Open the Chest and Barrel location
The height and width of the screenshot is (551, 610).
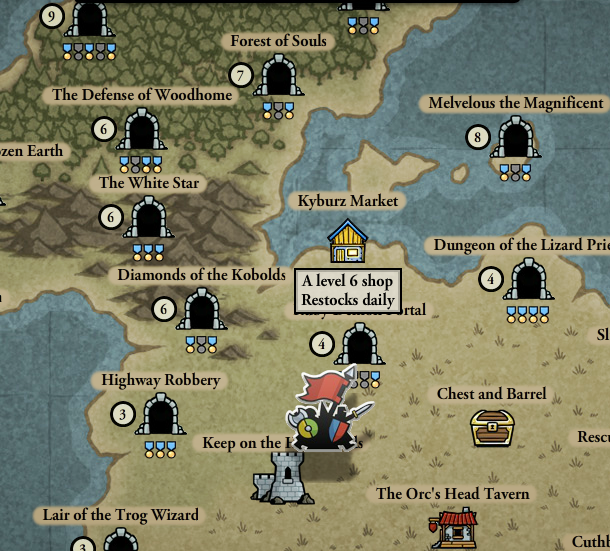(492, 427)
